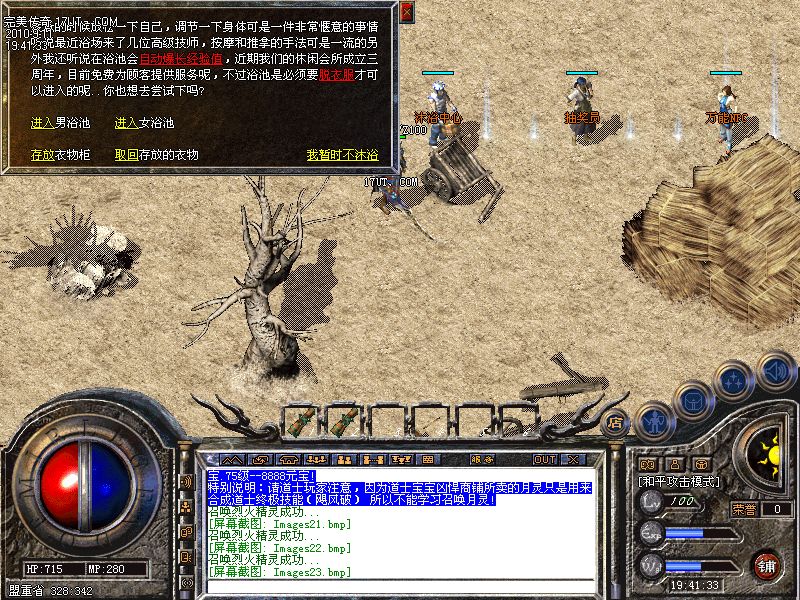Select 取回 to retrieve stored clothes
The height and width of the screenshot is (600, 800).
tap(126, 155)
